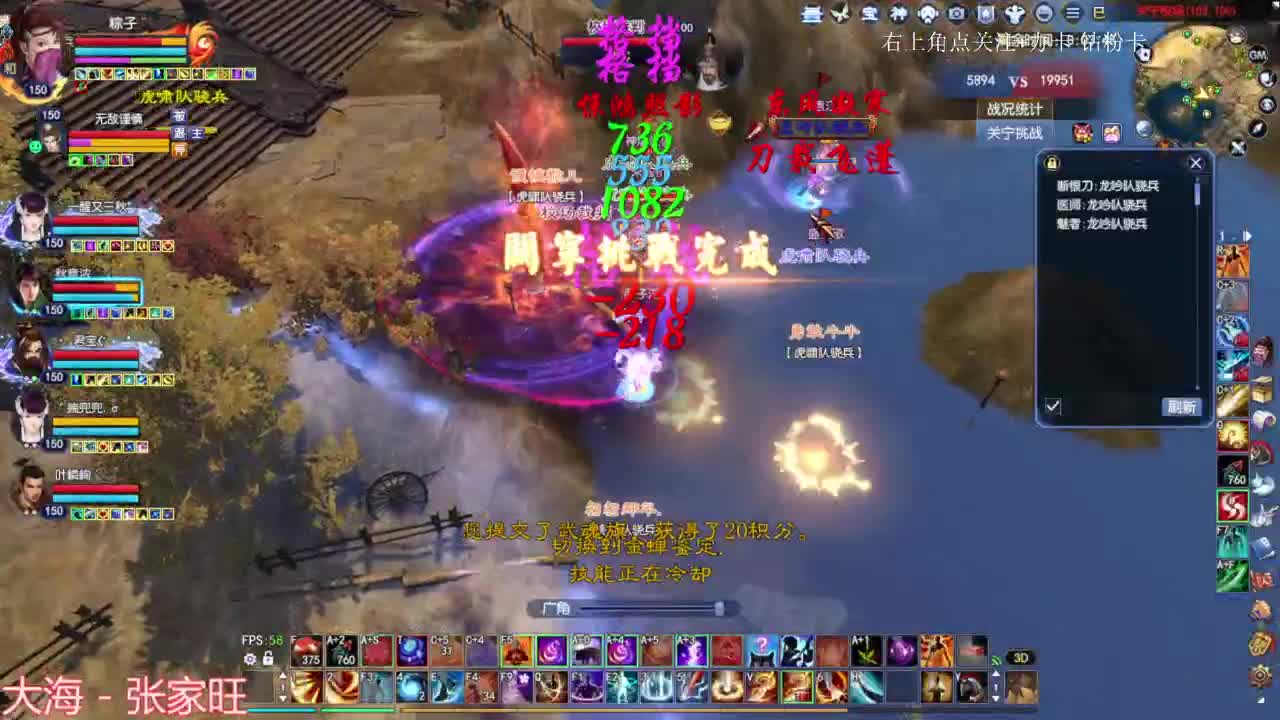
Task: Click the settings gear next to FPS counter
Action: click(250, 659)
